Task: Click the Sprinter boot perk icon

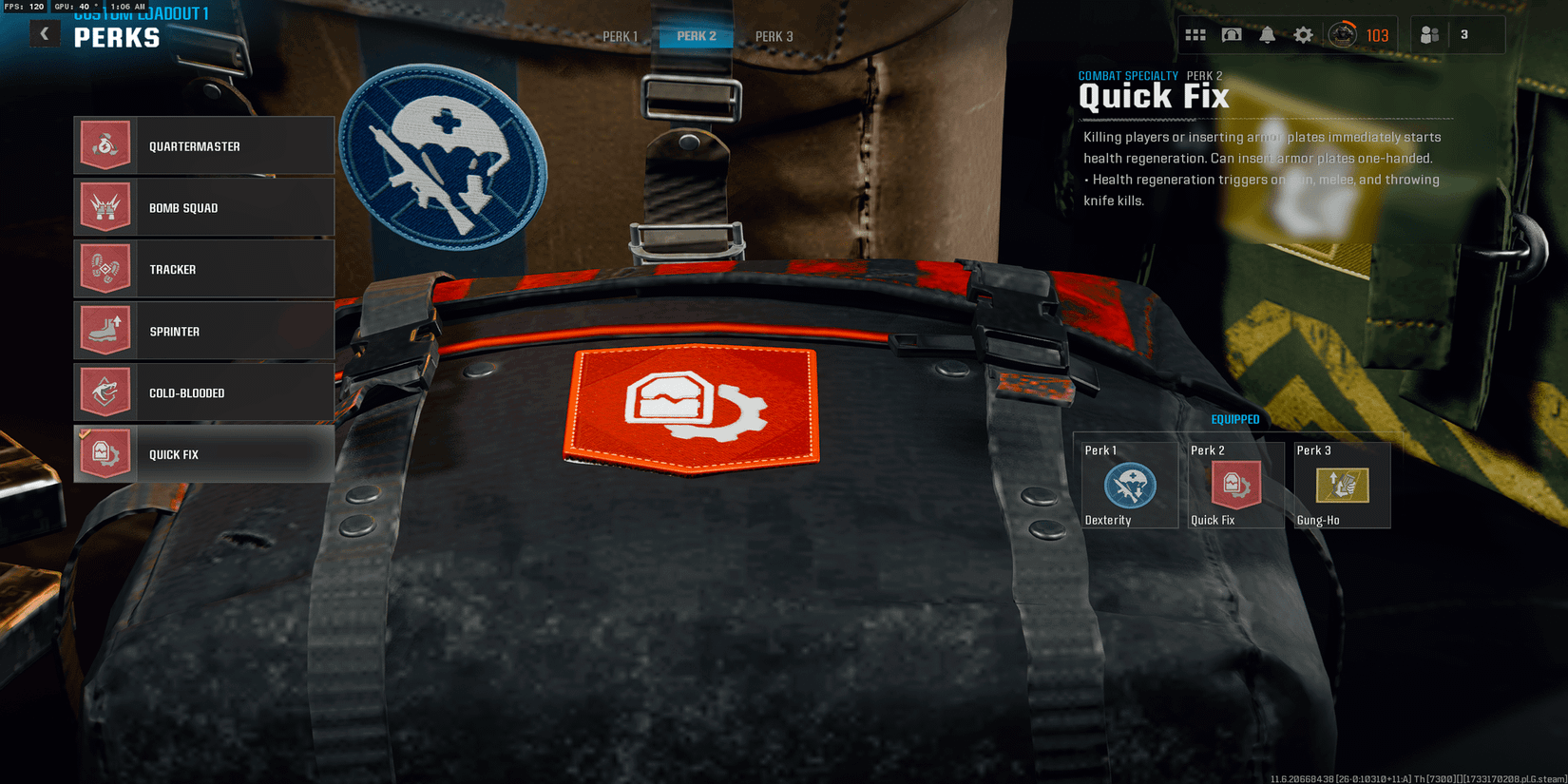Action: [x=105, y=330]
